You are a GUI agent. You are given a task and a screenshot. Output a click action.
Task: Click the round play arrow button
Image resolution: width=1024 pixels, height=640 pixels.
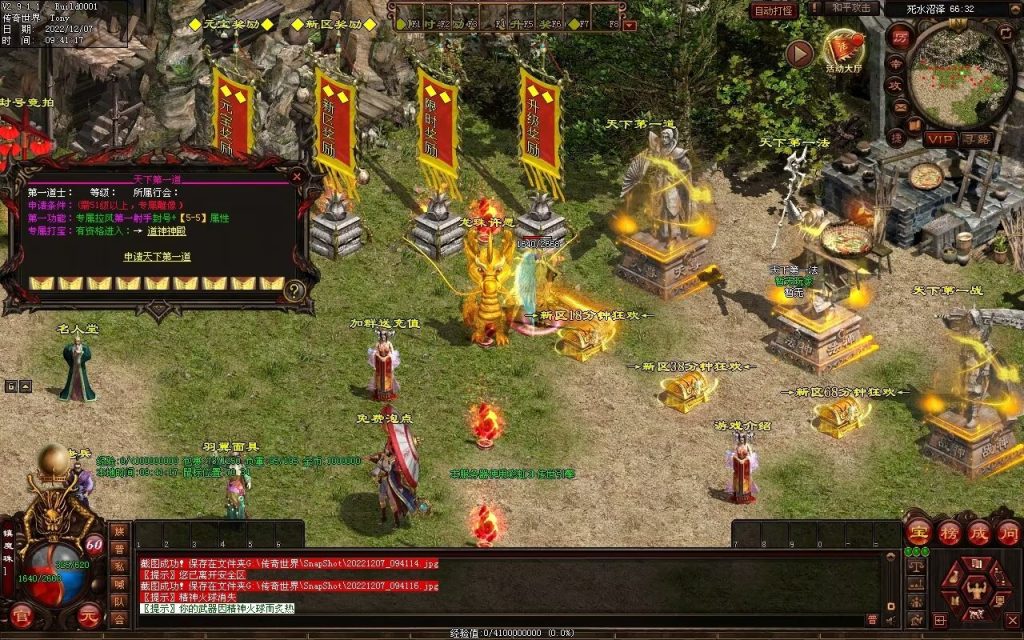799,53
